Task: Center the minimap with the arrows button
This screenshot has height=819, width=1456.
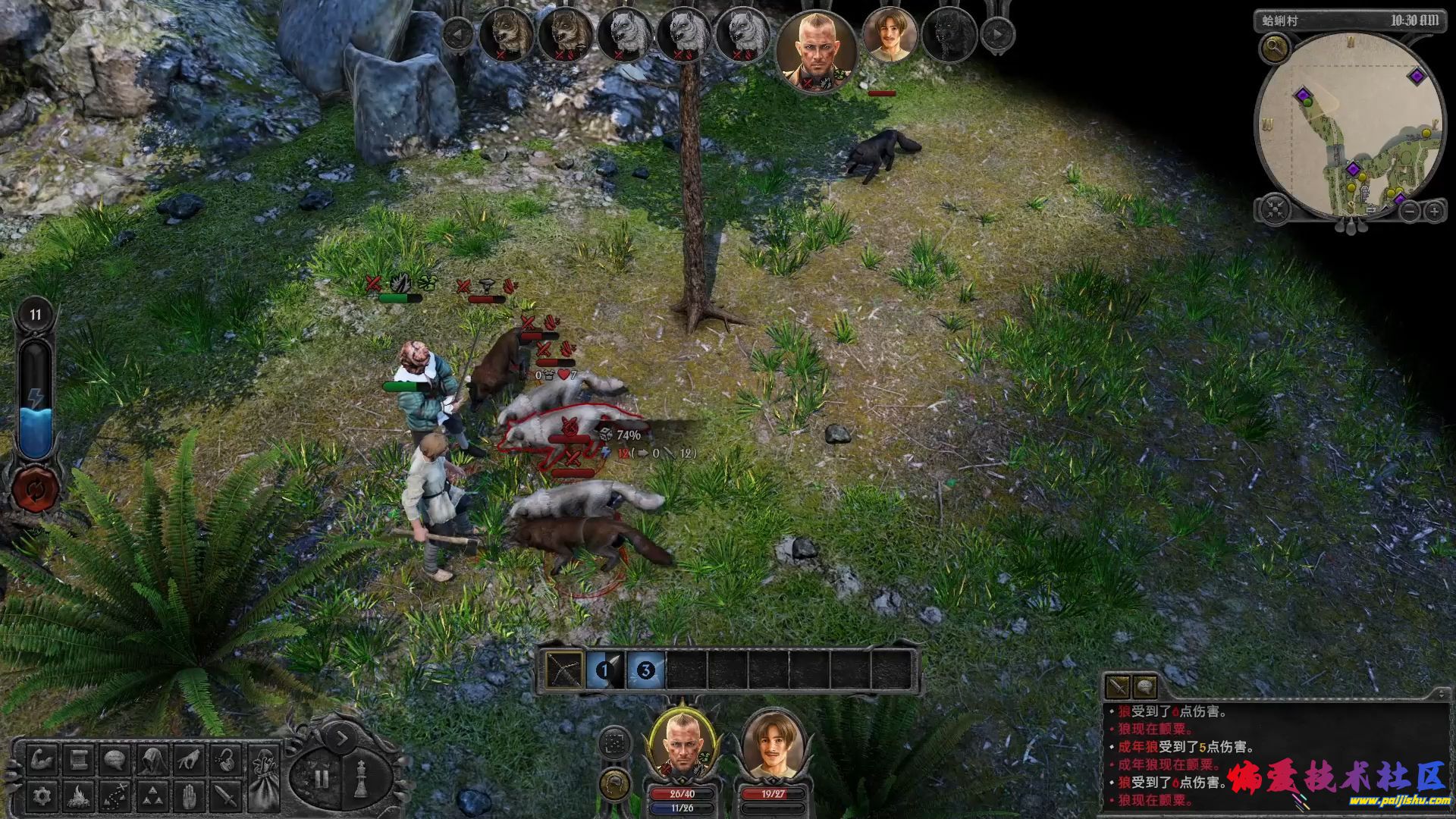Action: coord(1275,209)
